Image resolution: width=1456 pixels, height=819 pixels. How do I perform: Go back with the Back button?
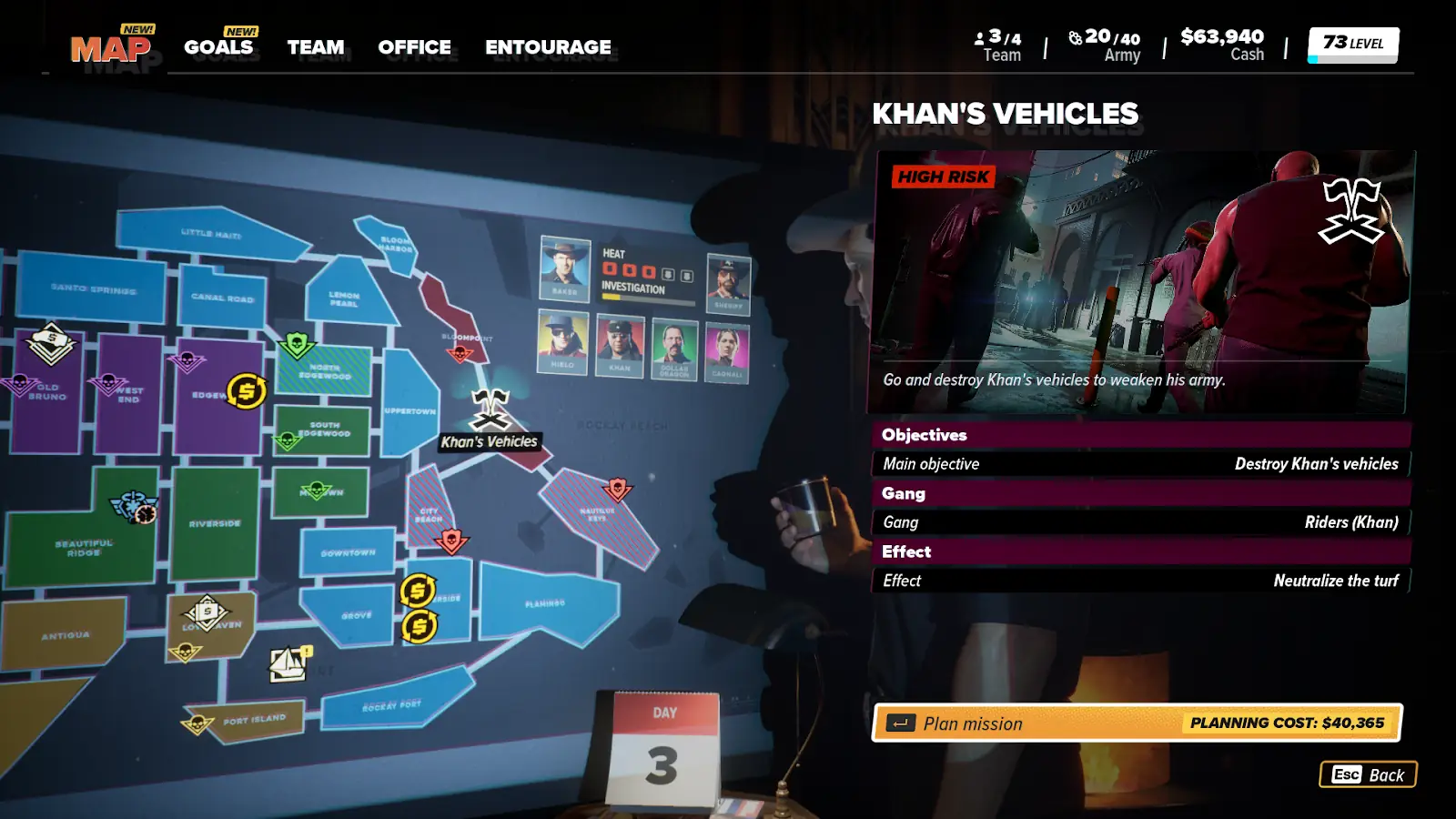(x=1368, y=774)
